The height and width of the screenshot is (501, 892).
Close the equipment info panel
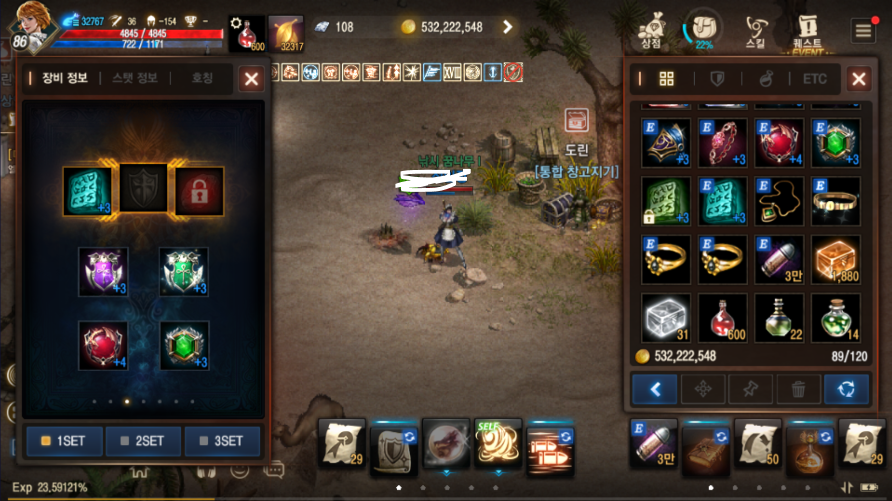pos(251,78)
